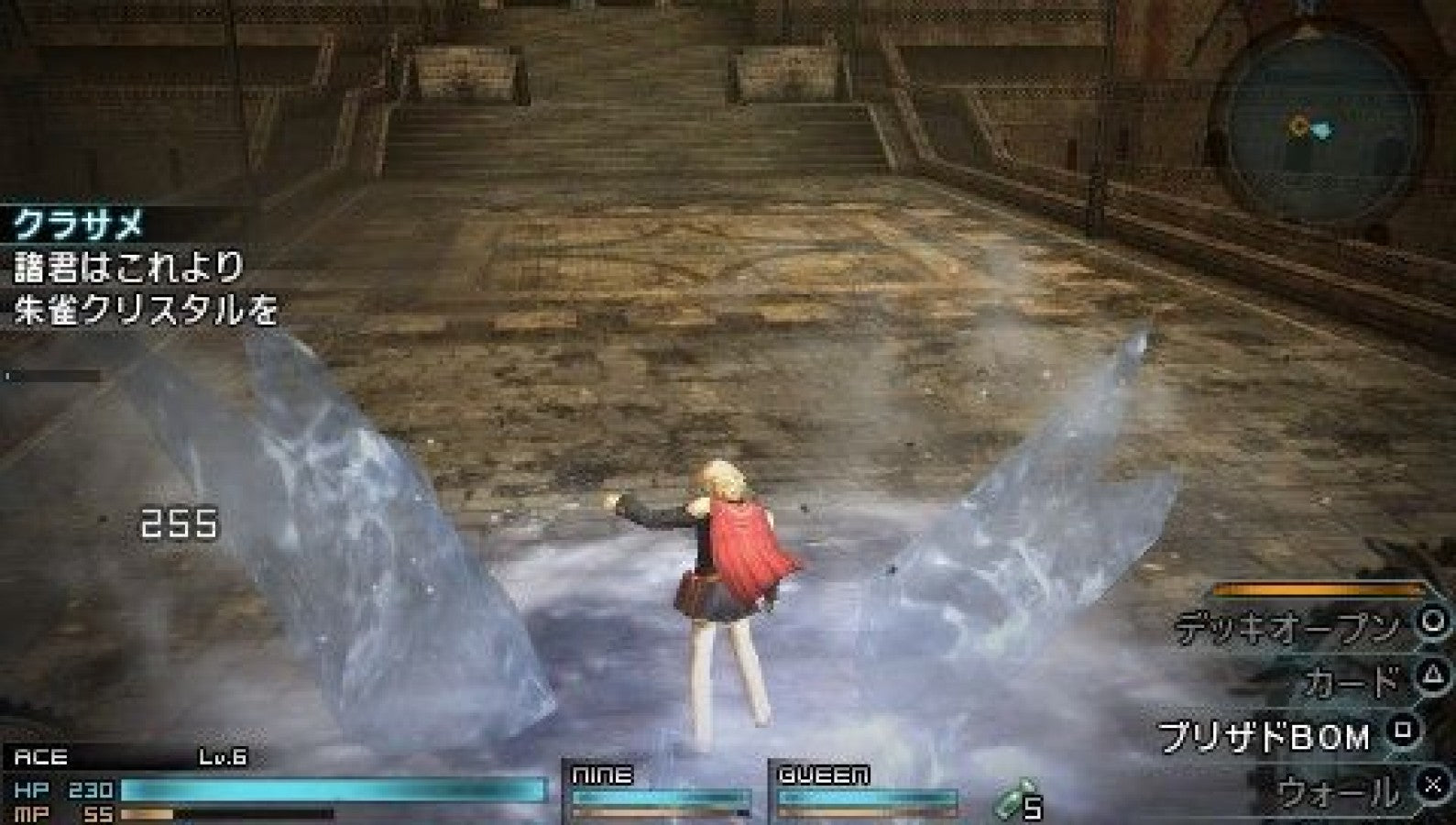Select the カード command entry
The width and height of the screenshot is (1456, 825).
pyautogui.click(x=1347, y=680)
